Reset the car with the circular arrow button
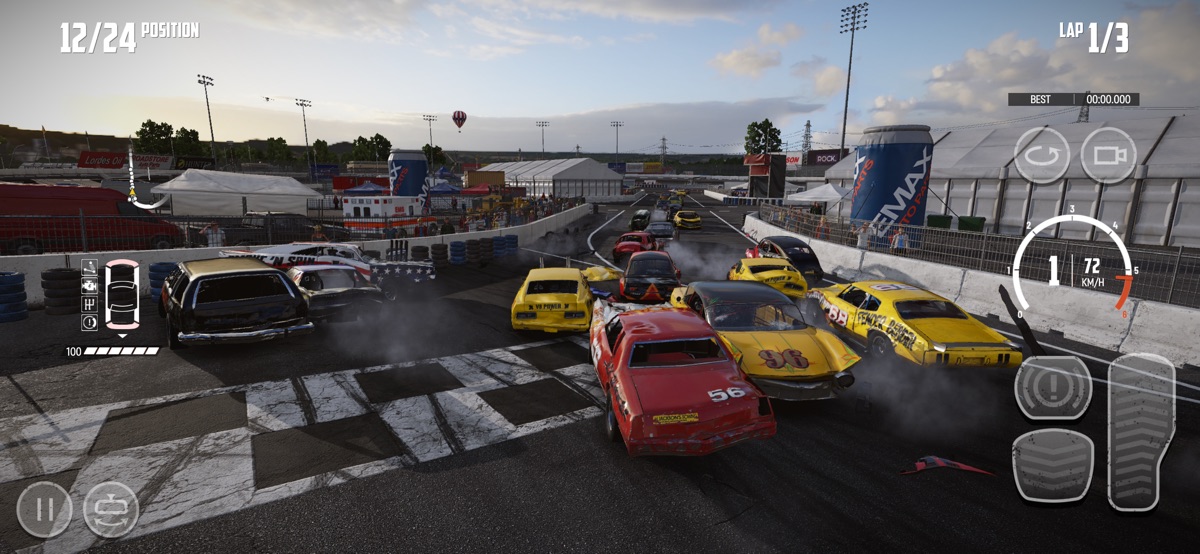Viewport: 1200px width, 554px height. pos(1042,155)
